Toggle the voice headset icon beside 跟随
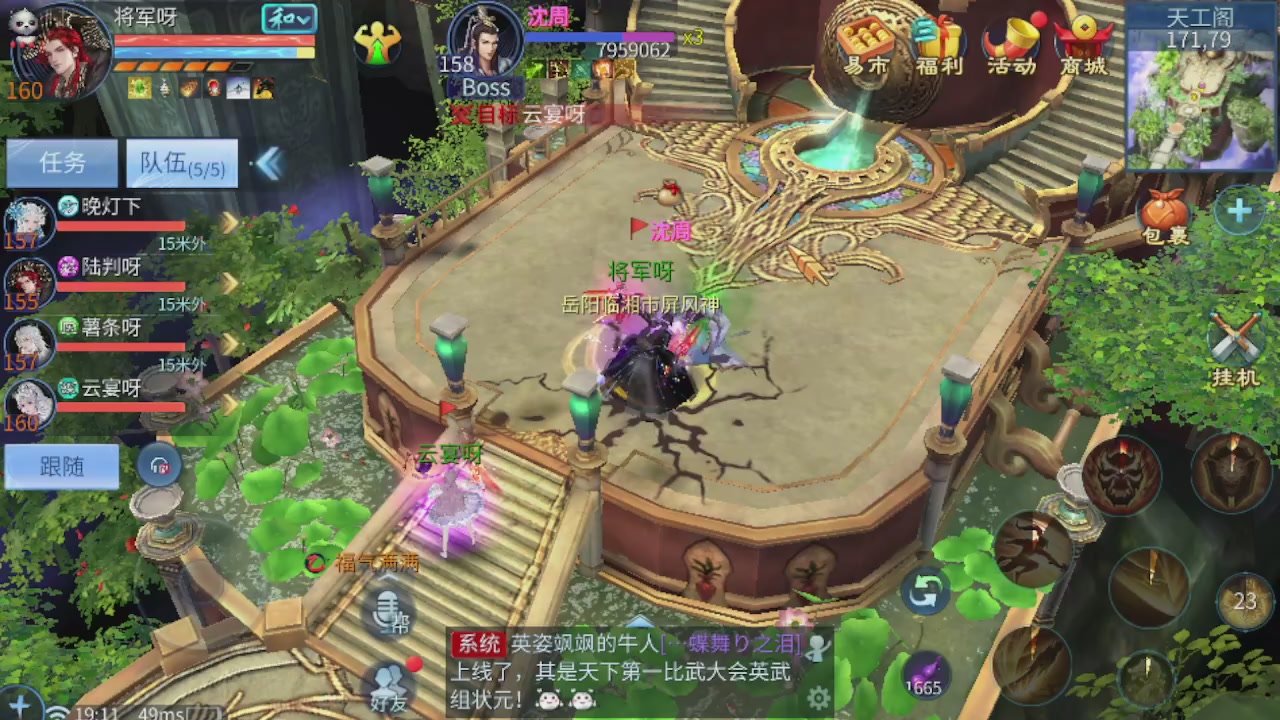 tap(160, 466)
